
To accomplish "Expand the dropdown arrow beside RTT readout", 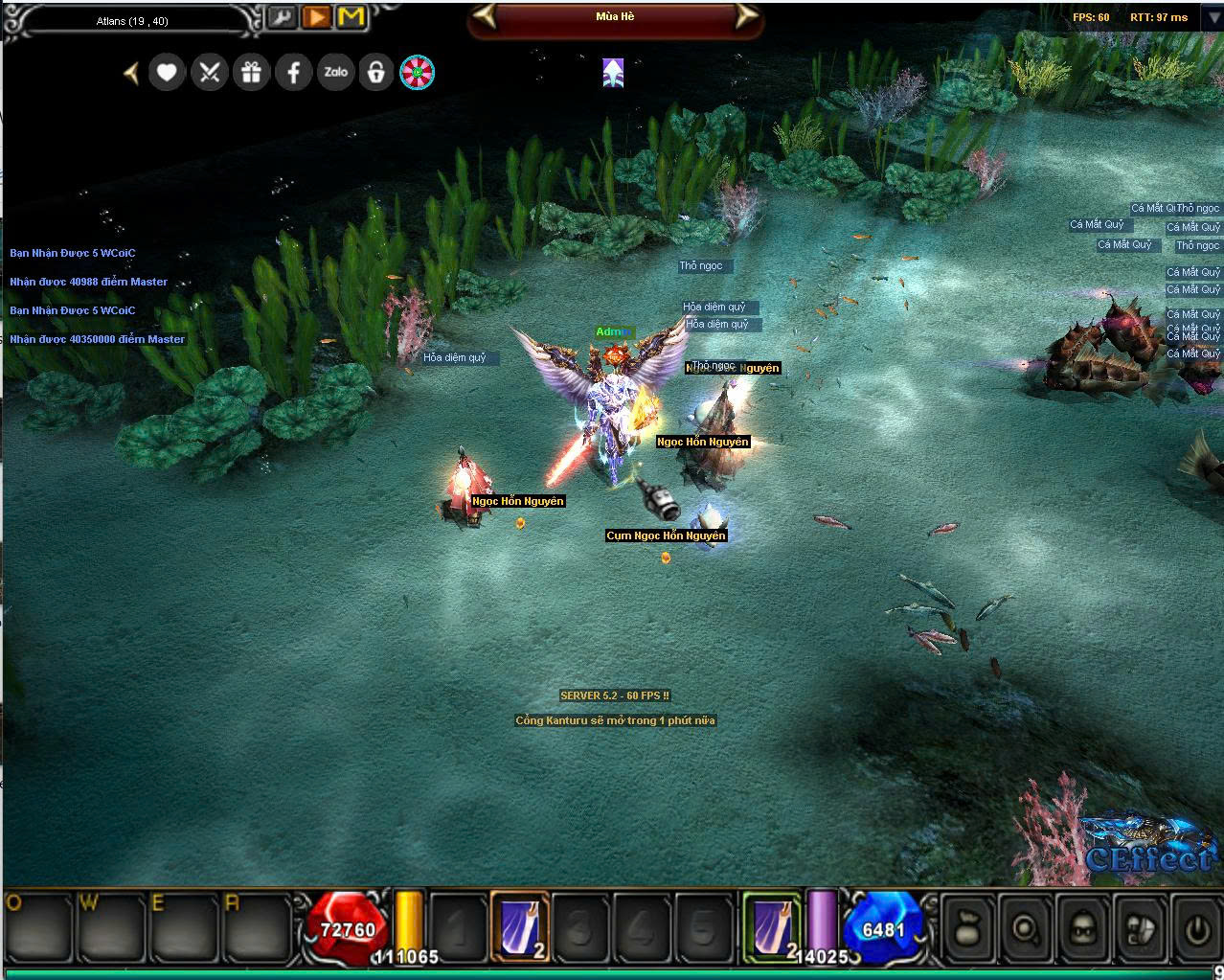I will point(1211,18).
